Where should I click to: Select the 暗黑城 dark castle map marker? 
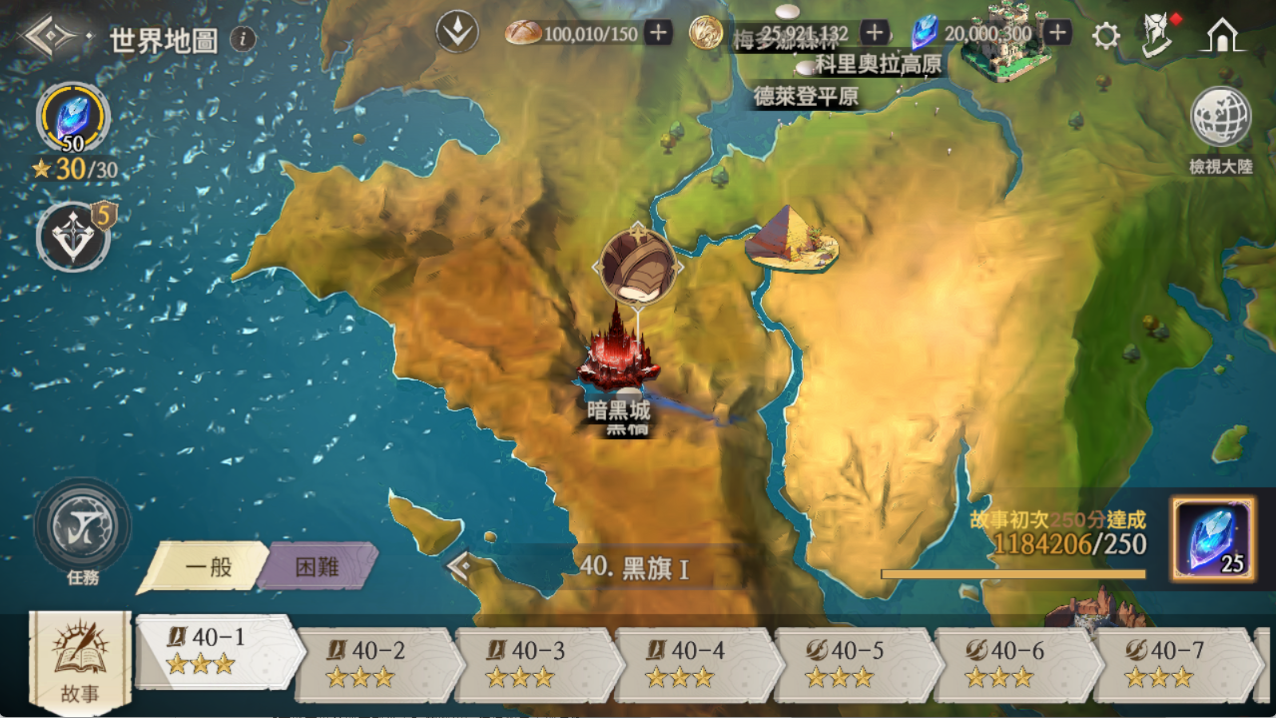[x=622, y=355]
